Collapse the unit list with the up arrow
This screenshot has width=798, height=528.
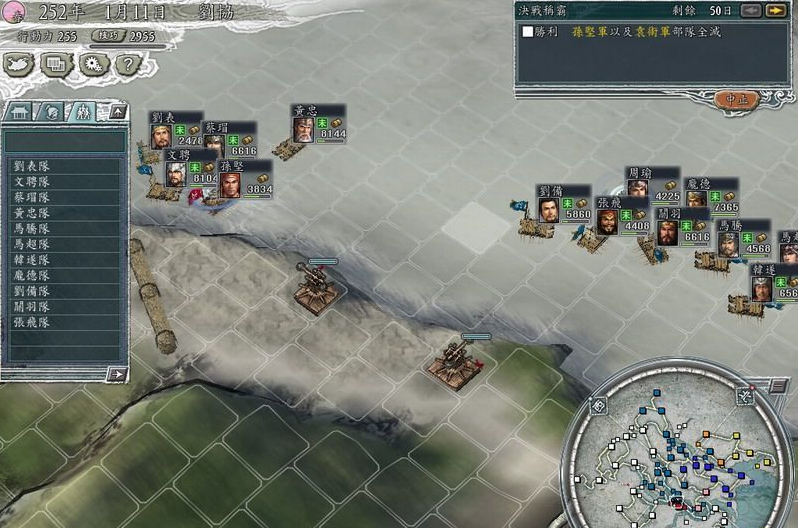coord(118,112)
